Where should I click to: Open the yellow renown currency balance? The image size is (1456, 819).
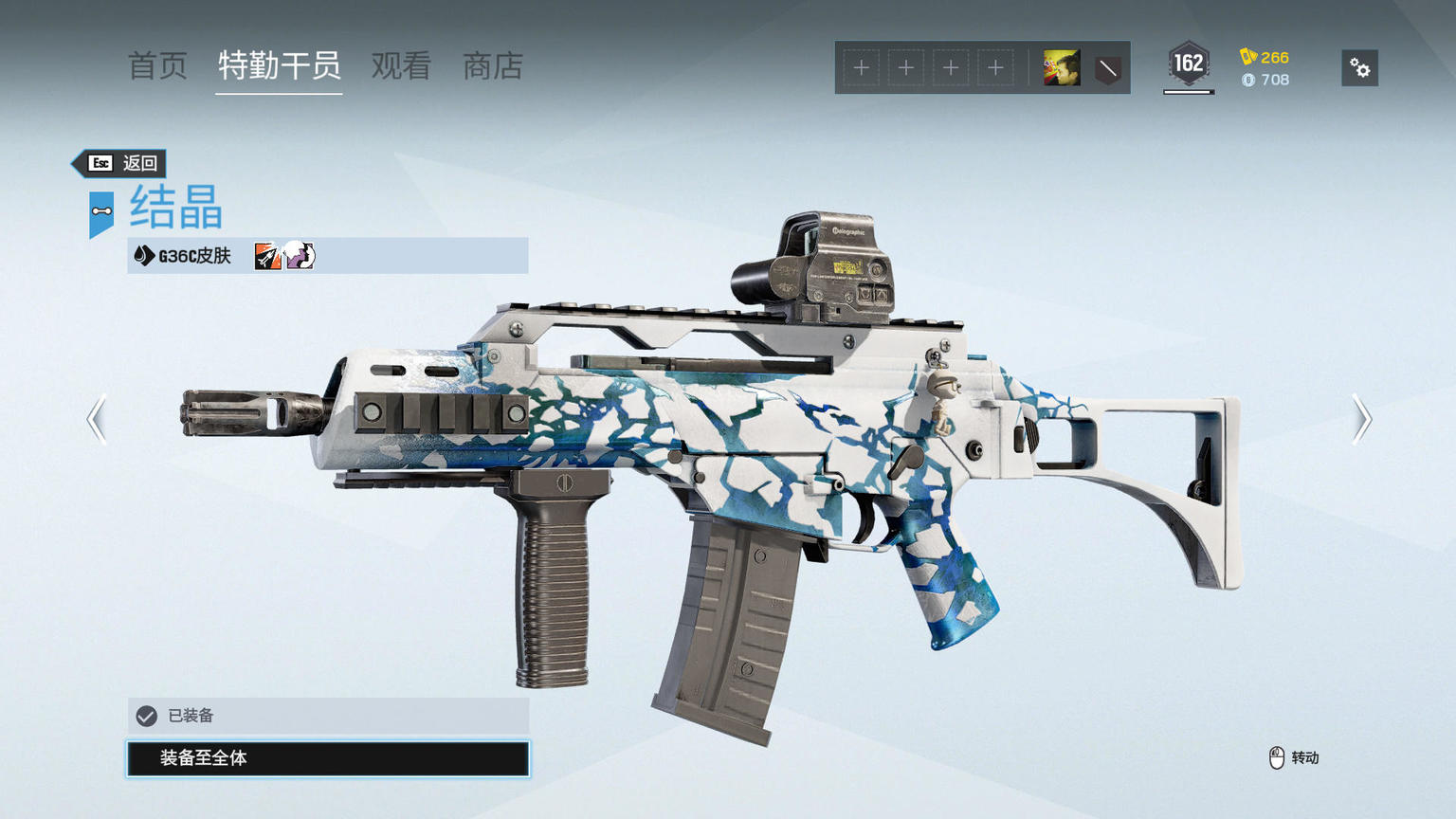[x=1265, y=57]
